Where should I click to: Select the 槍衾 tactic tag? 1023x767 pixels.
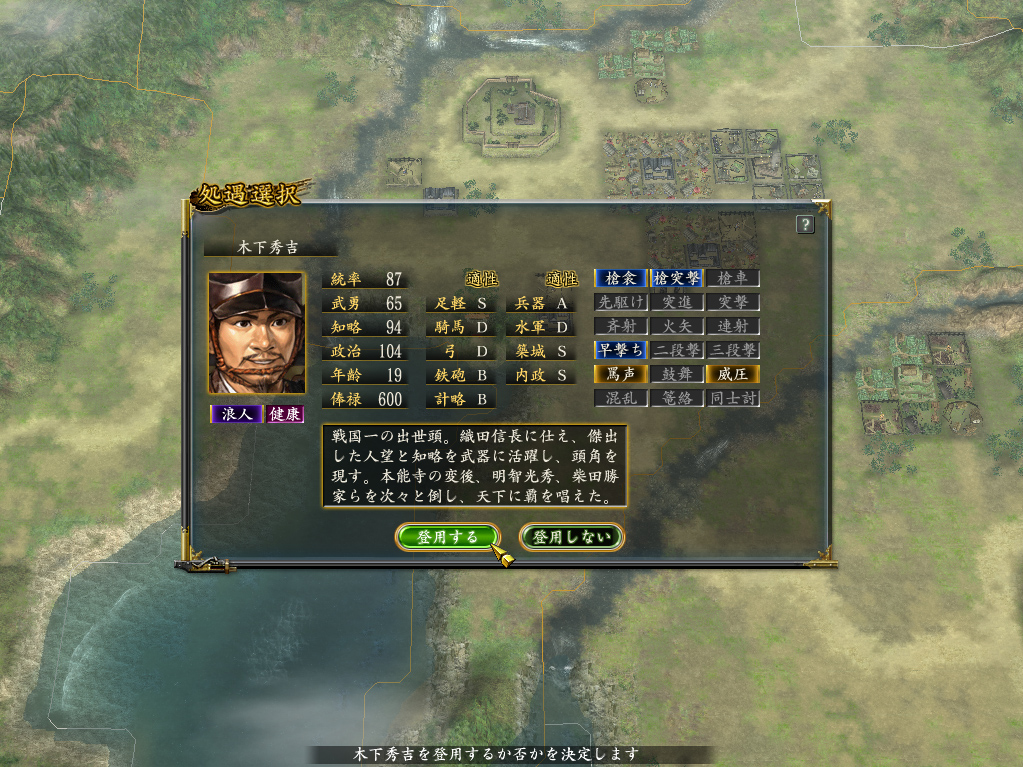pyautogui.click(x=621, y=278)
